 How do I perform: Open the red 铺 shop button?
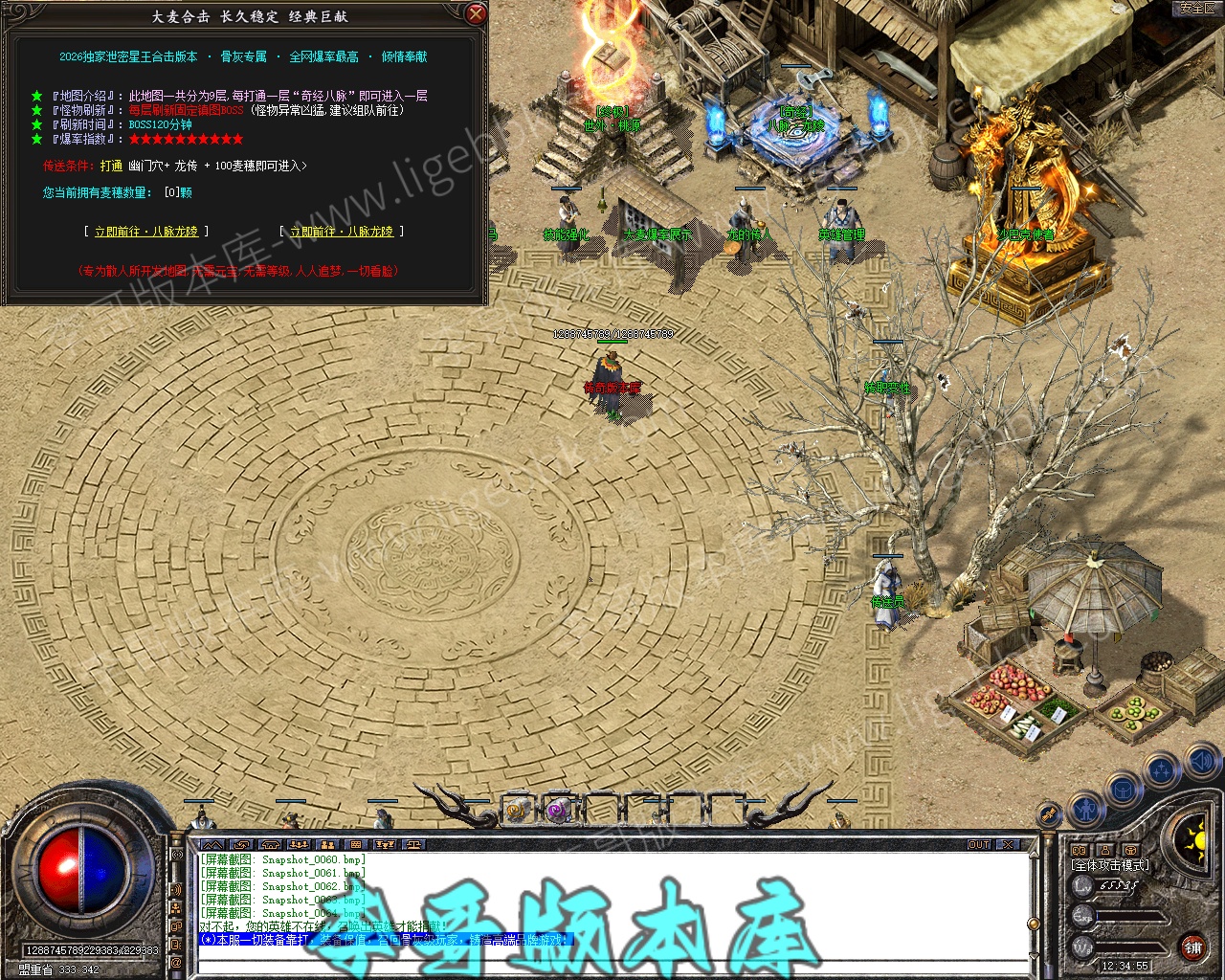coord(1192,947)
